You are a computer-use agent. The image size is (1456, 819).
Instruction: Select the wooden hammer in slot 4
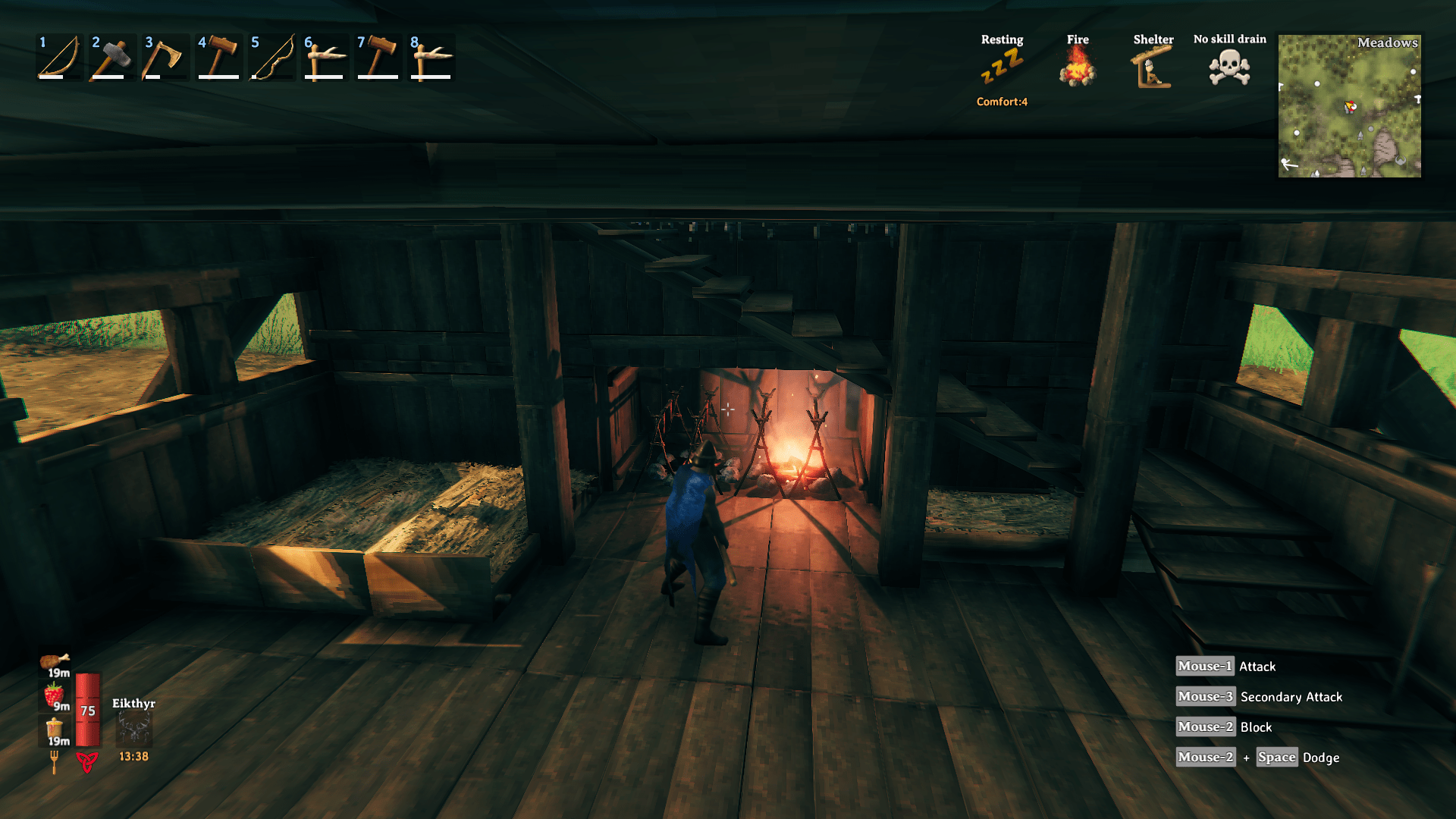click(218, 57)
